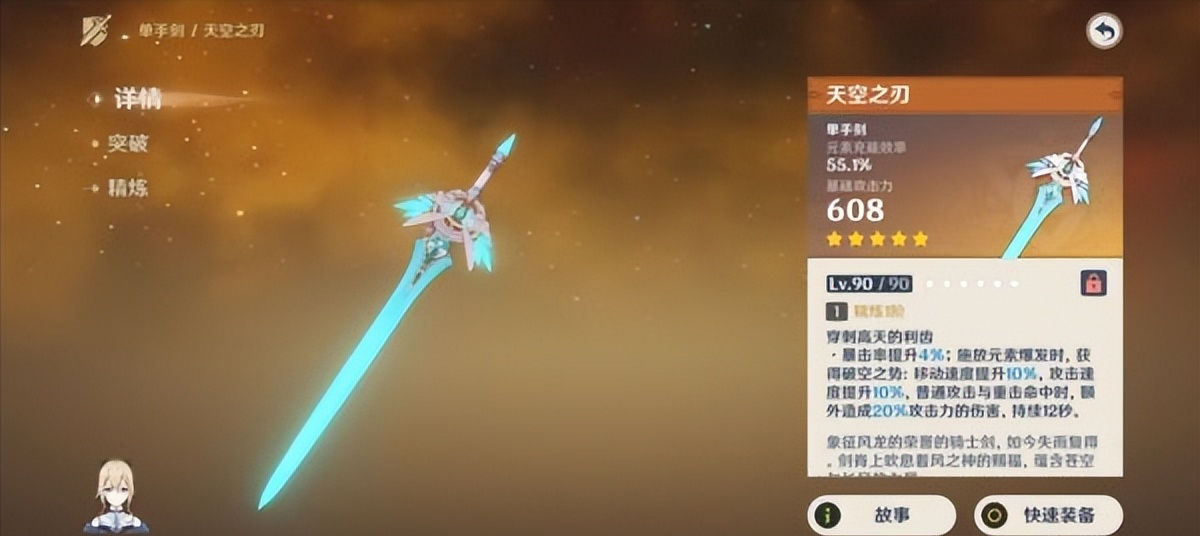Click the character portrait avatar
This screenshot has width=1200, height=536.
pyautogui.click(x=116, y=496)
